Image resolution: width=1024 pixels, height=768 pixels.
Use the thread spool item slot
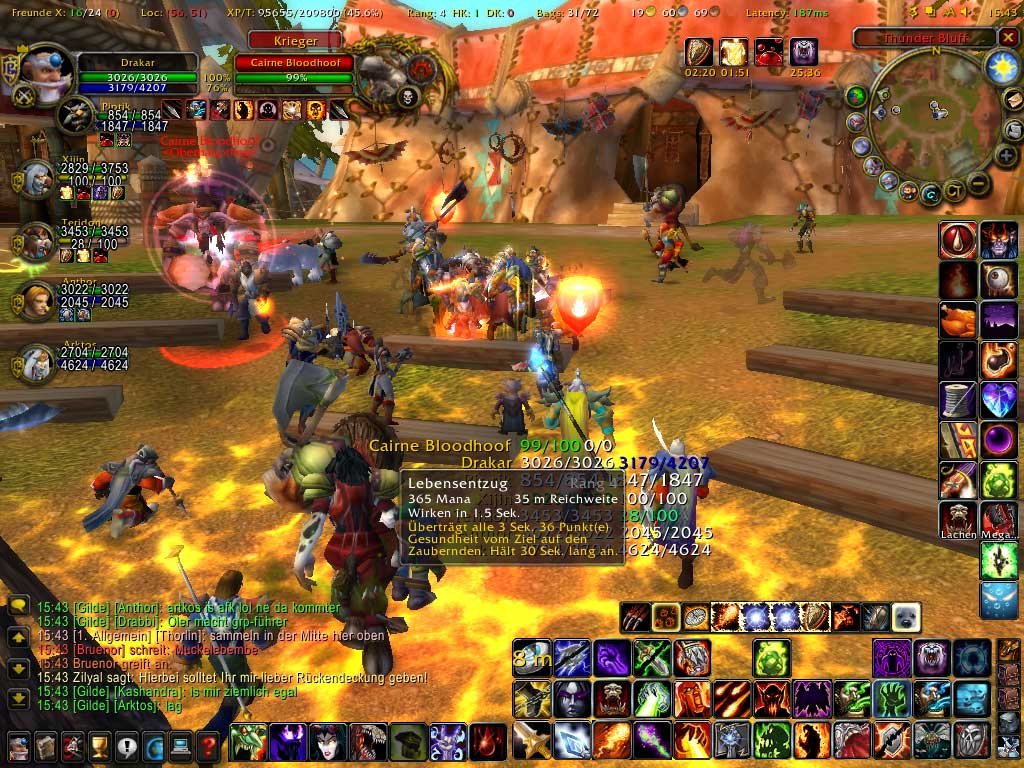pyautogui.click(x=958, y=400)
